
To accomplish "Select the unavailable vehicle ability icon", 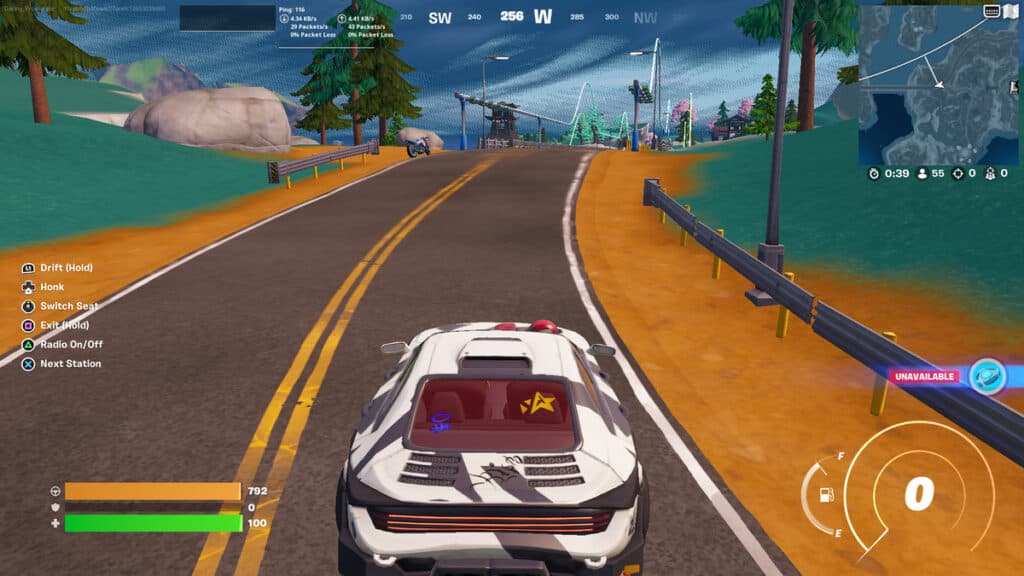I will 987,376.
